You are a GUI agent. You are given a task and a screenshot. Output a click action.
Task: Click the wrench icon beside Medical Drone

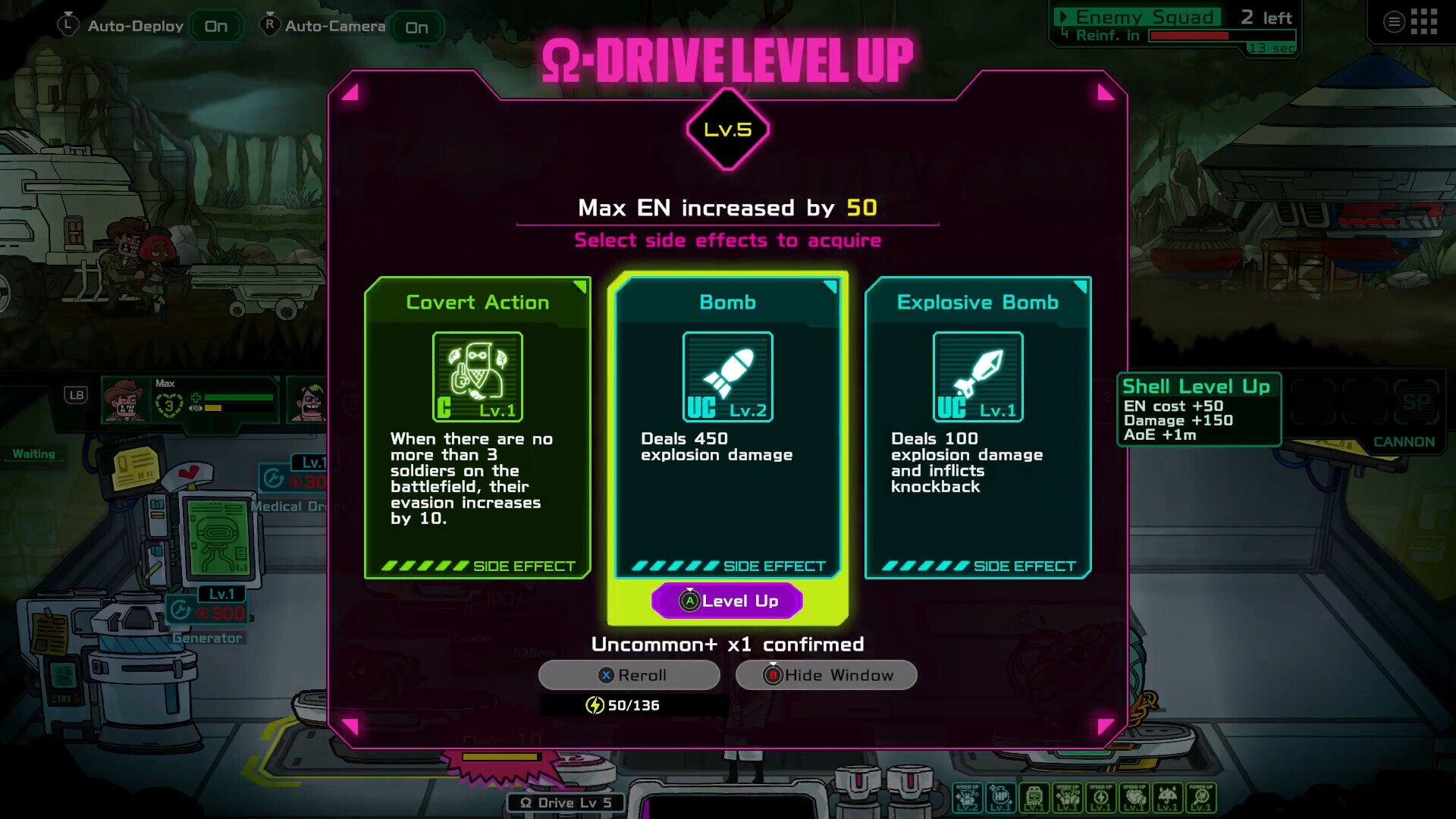pyautogui.click(x=273, y=479)
